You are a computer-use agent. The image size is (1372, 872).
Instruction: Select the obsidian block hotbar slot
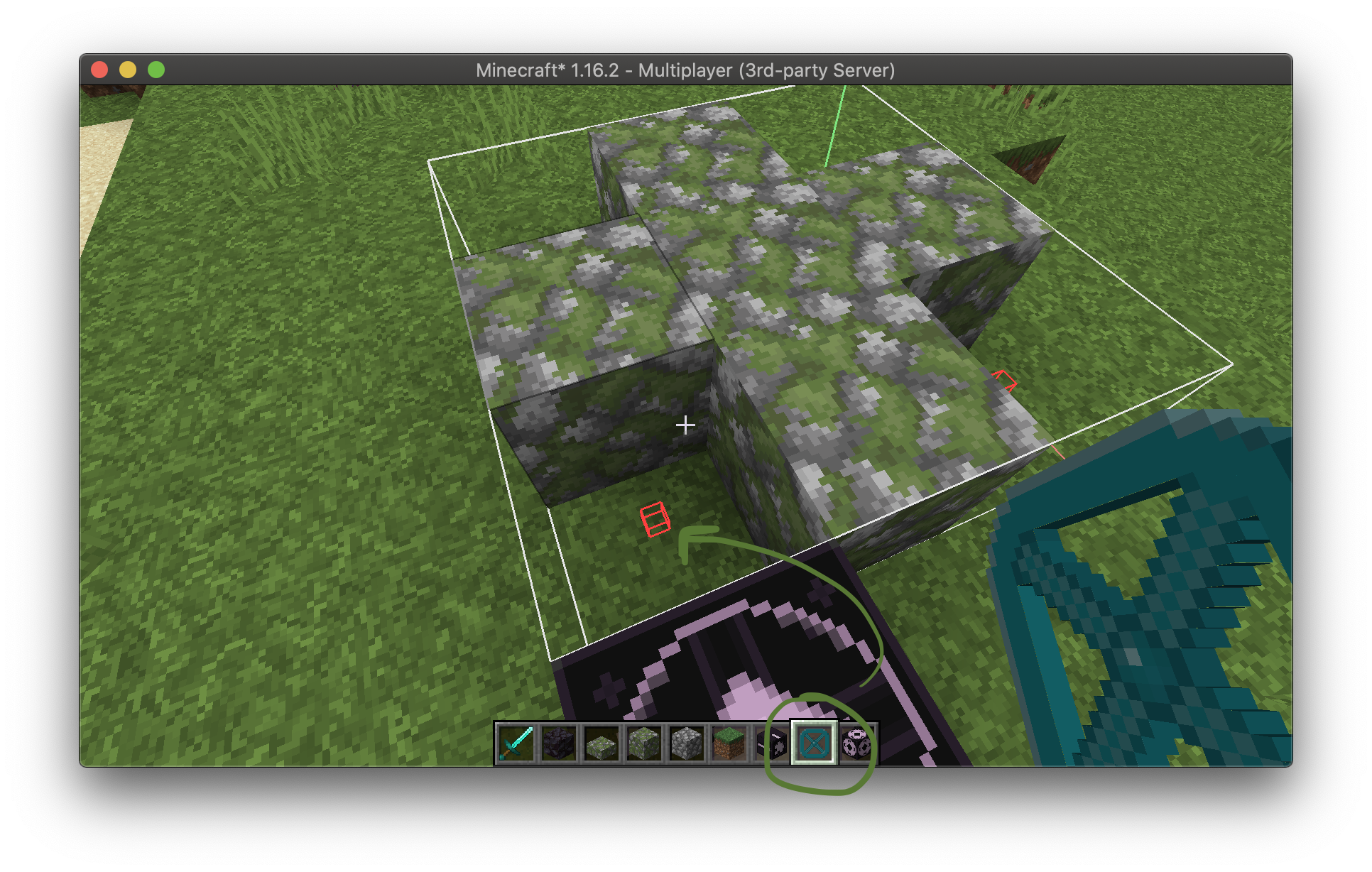tap(557, 743)
